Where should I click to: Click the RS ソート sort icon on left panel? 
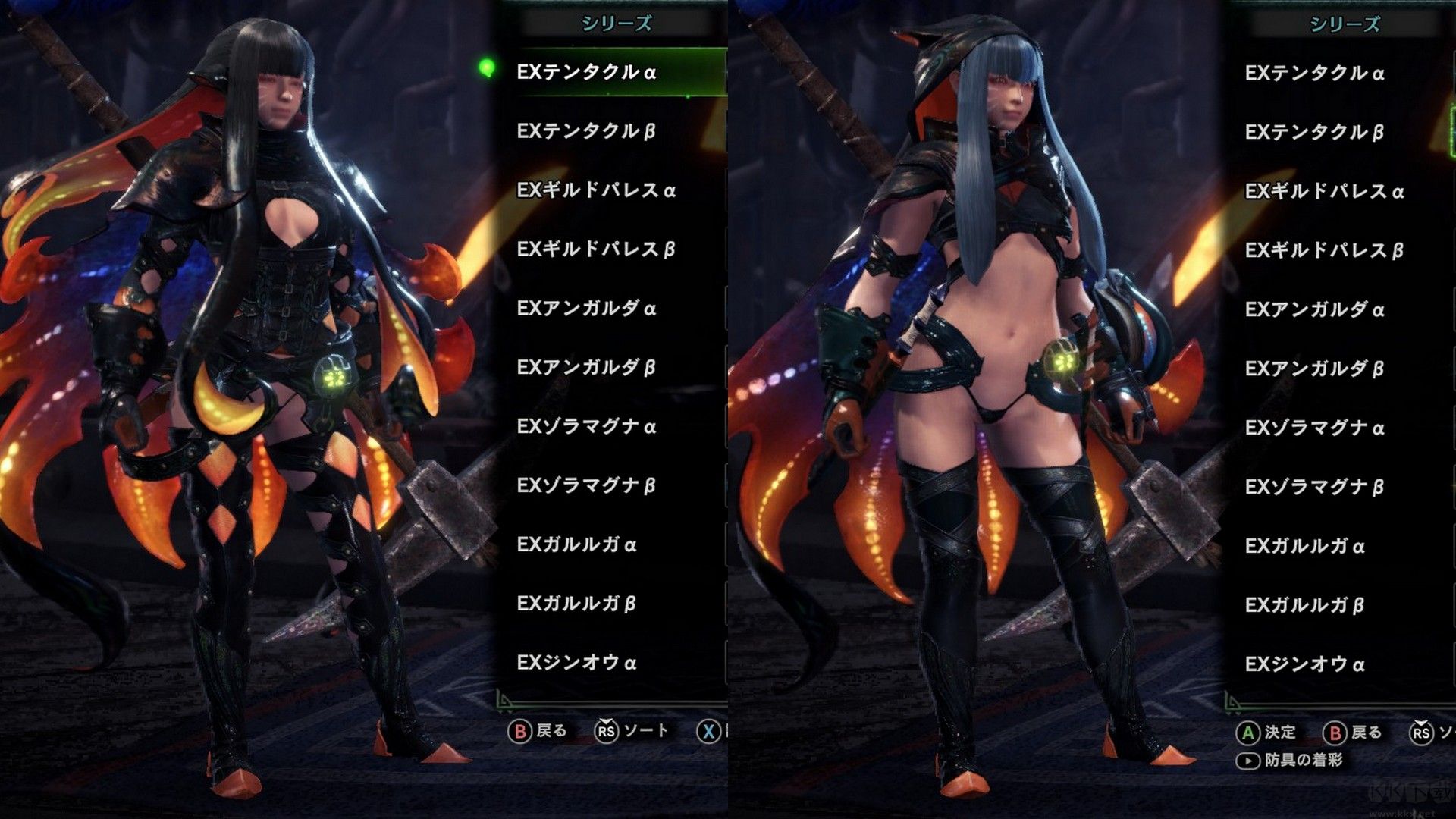[x=607, y=730]
